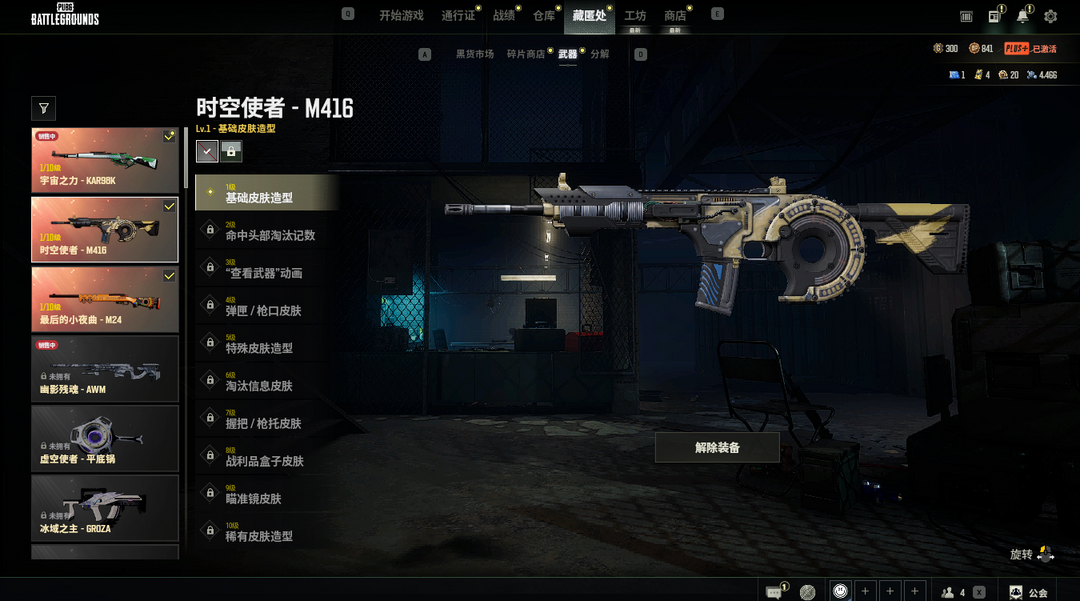The width and height of the screenshot is (1080, 601).
Task: Switch to the 碎片商店 sub-tab
Action: [x=525, y=54]
